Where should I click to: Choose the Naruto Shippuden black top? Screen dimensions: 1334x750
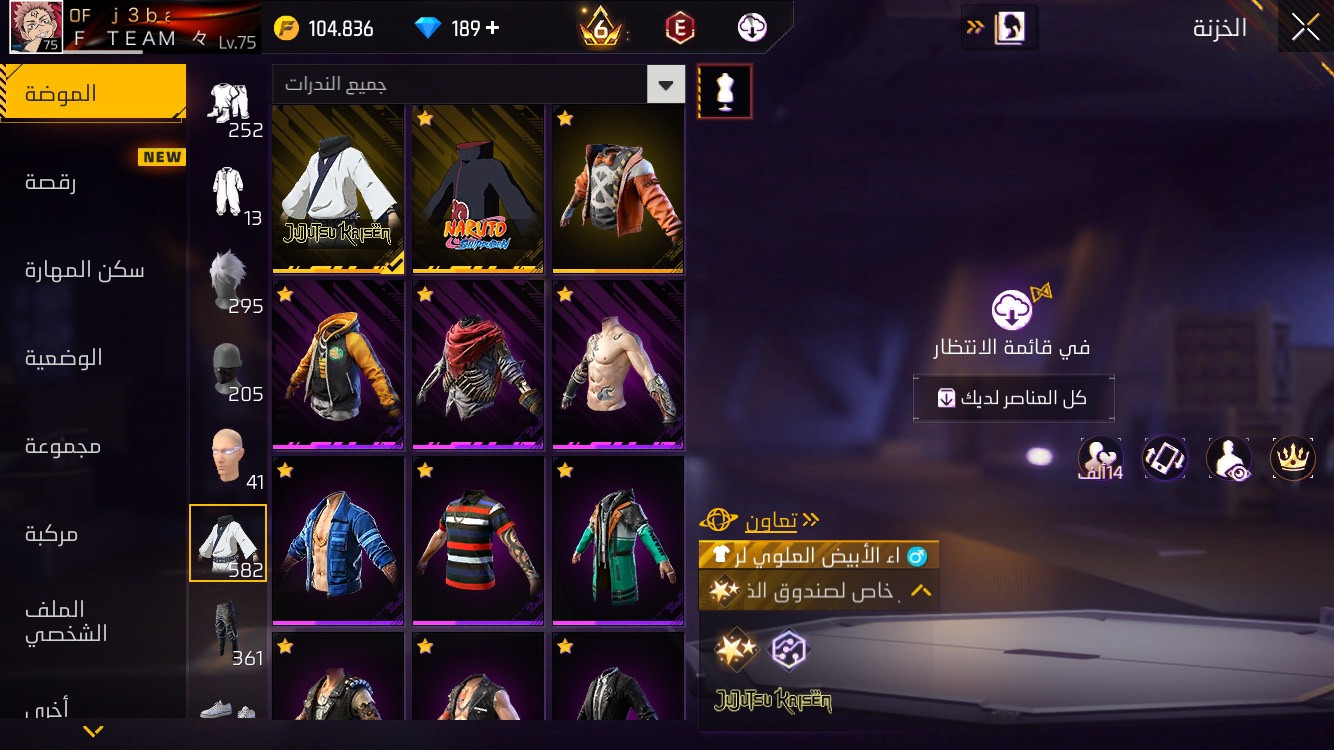[478, 189]
